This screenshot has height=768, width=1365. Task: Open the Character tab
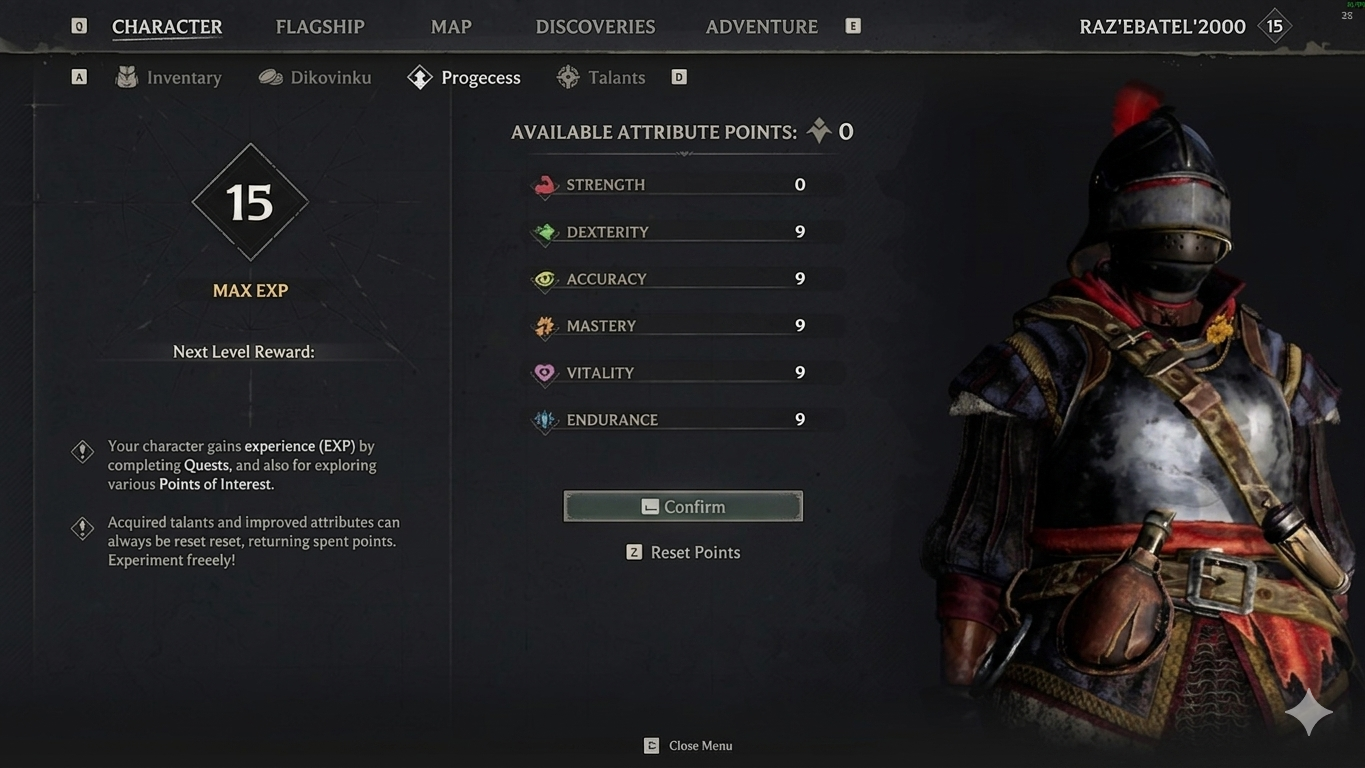[167, 27]
